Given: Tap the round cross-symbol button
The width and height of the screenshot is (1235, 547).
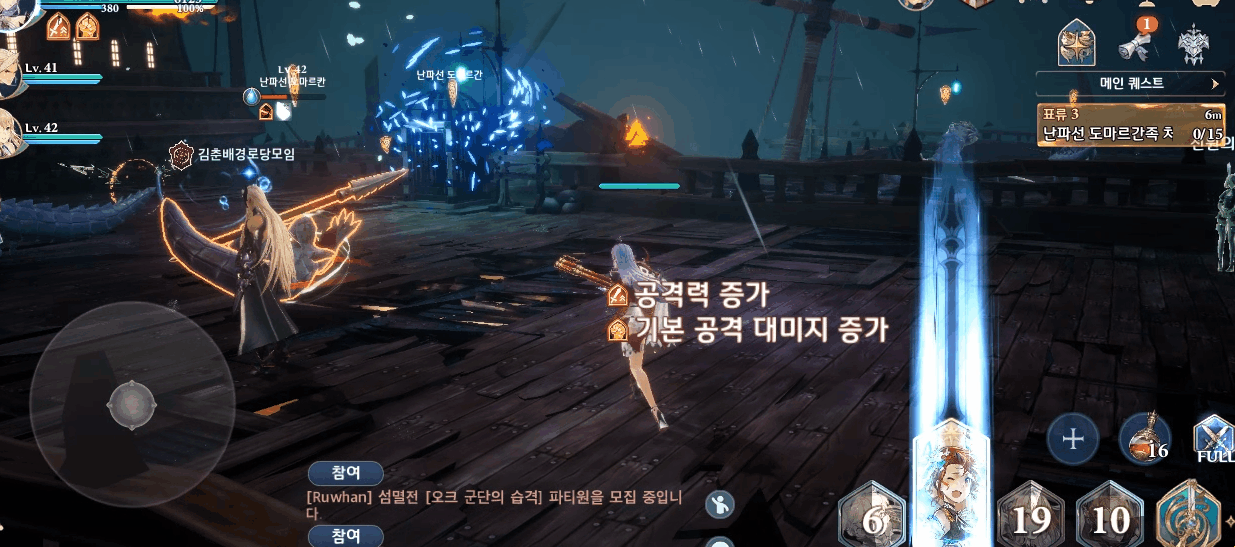Looking at the screenshot, I should point(1073,438).
